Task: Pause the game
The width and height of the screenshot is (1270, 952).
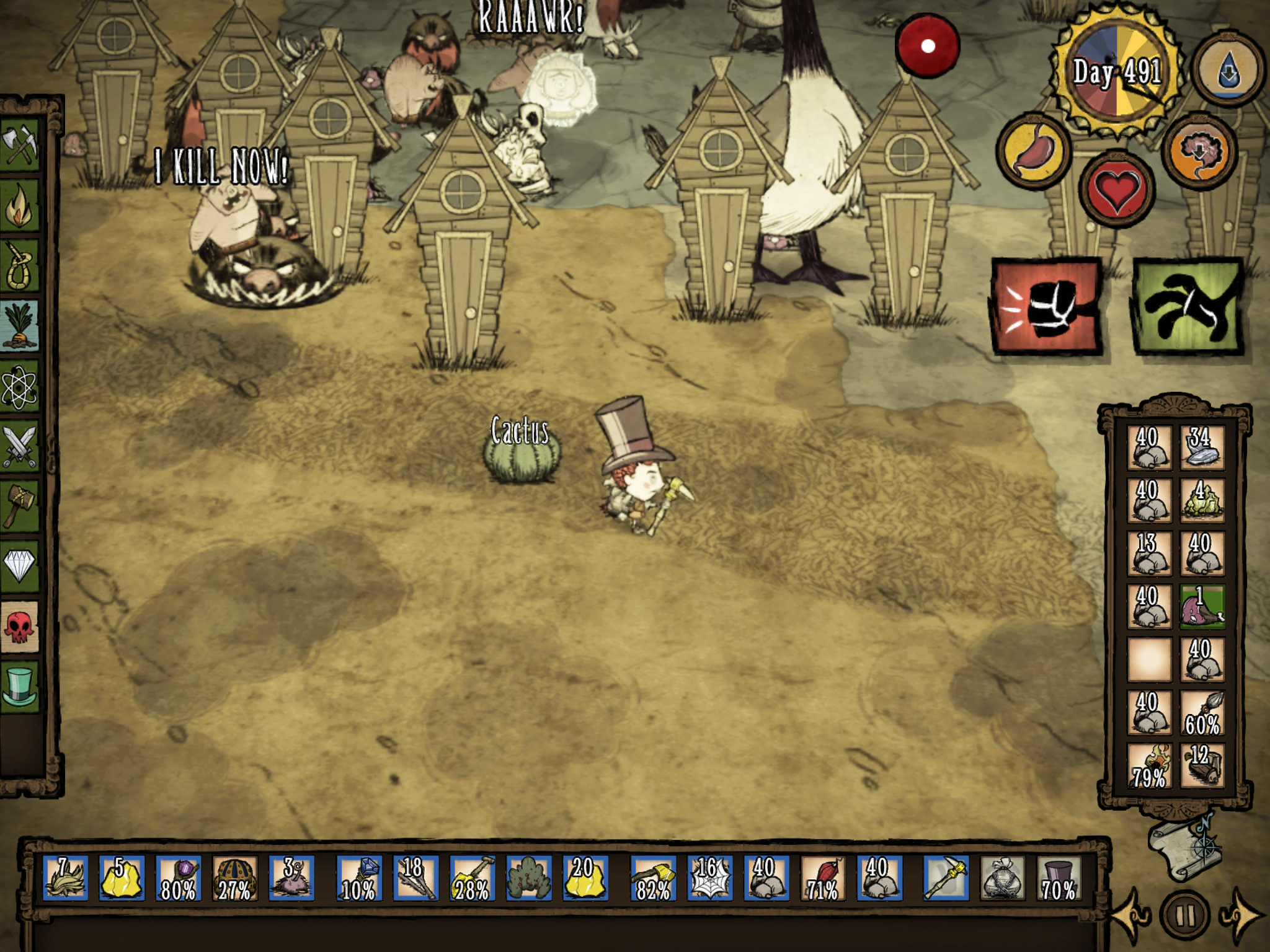Action: click(1184, 915)
